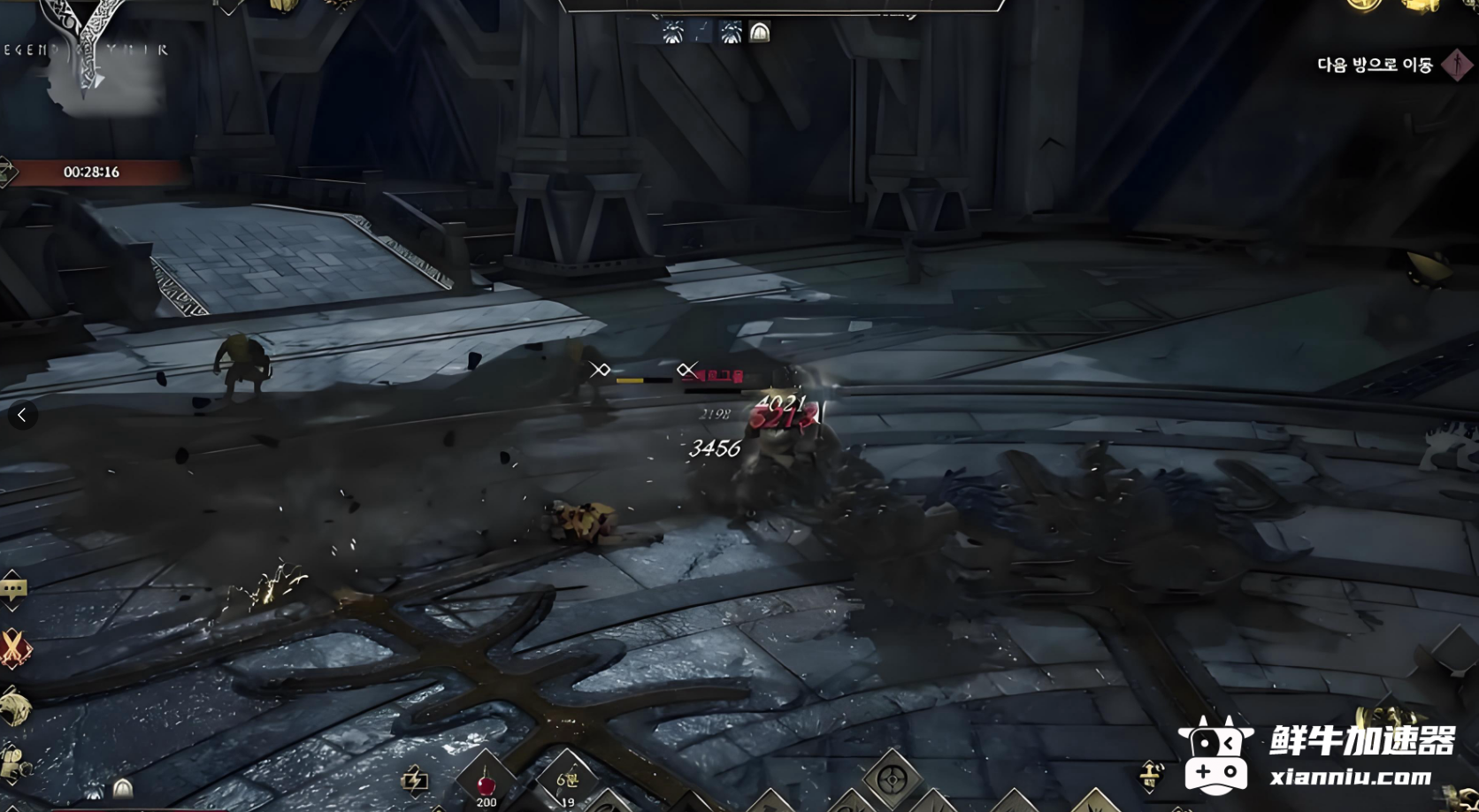Viewport: 1479px width, 812px height.
Task: Click the left arrow collapse button
Action: point(22,415)
